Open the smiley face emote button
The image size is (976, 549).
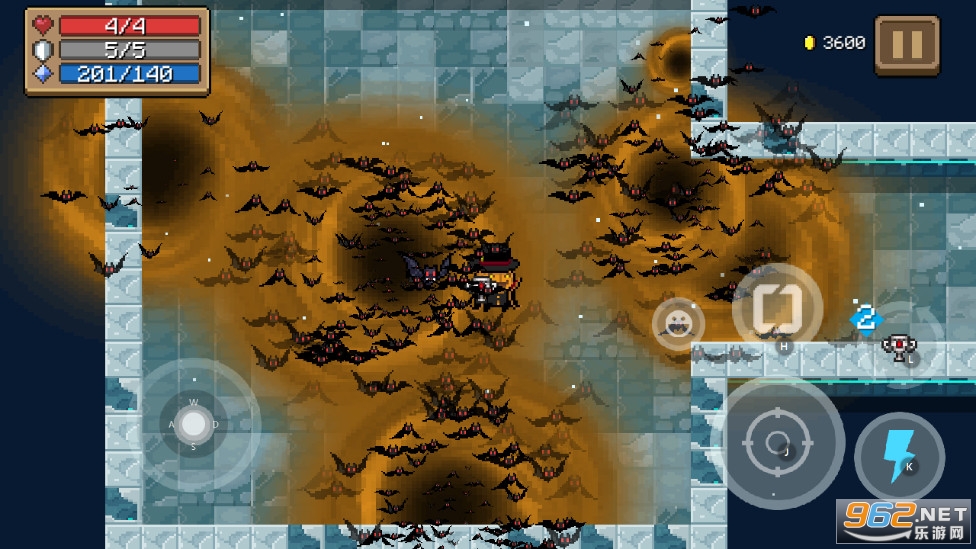(x=678, y=323)
